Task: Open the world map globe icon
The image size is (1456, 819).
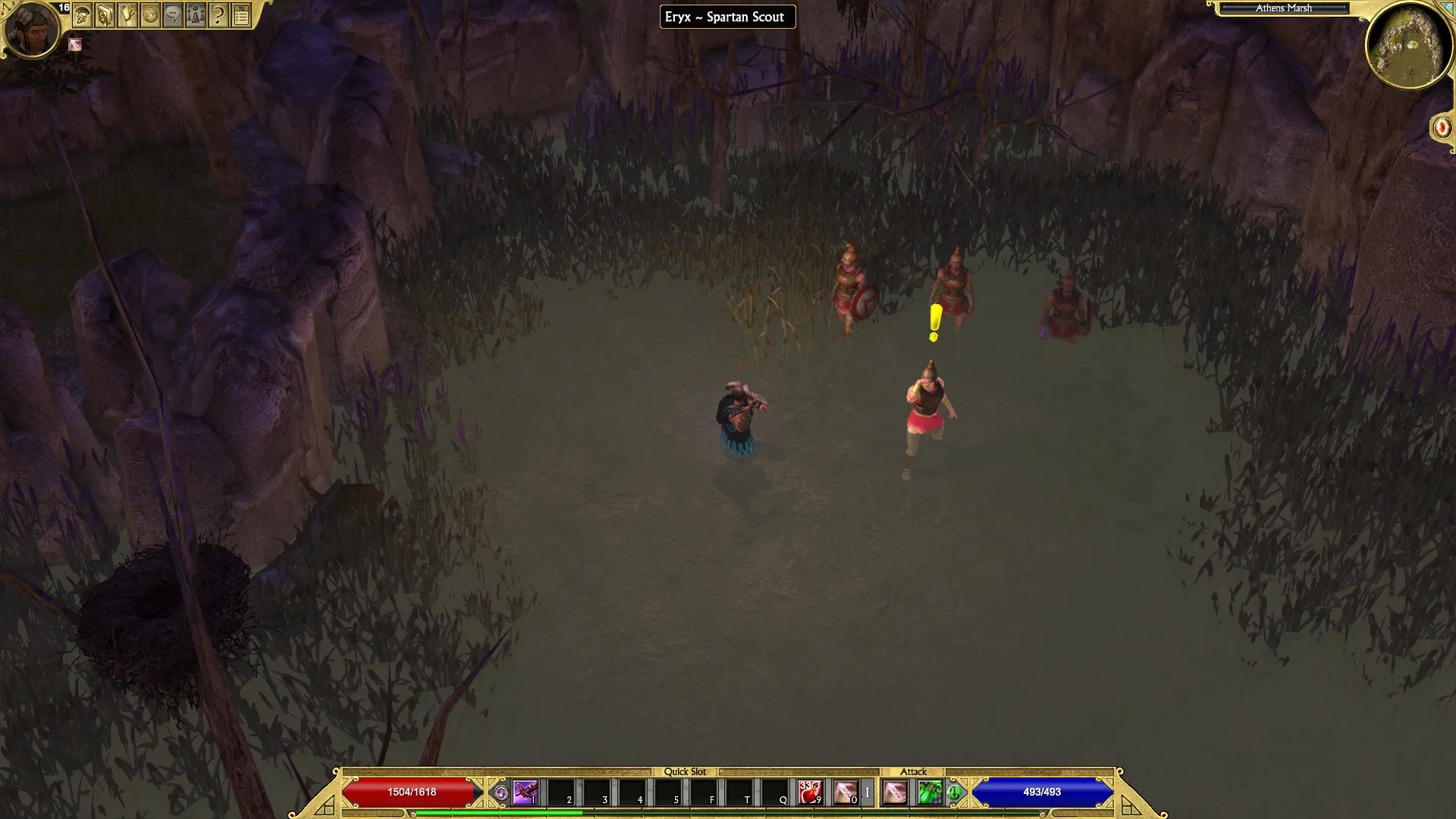Action: (x=150, y=14)
